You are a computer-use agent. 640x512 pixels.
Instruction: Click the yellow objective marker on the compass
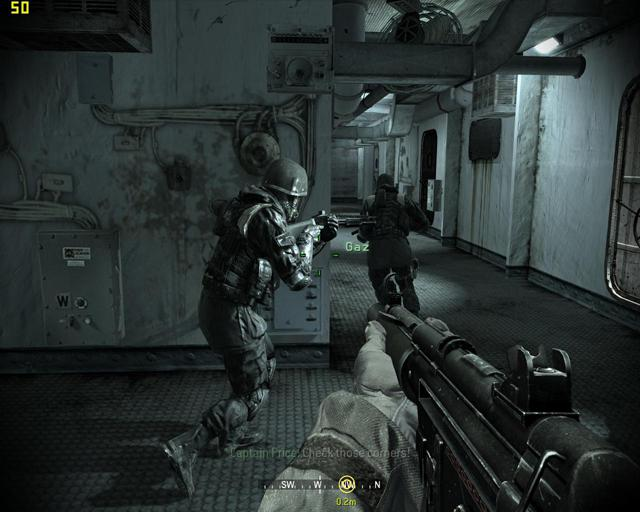pos(348,484)
